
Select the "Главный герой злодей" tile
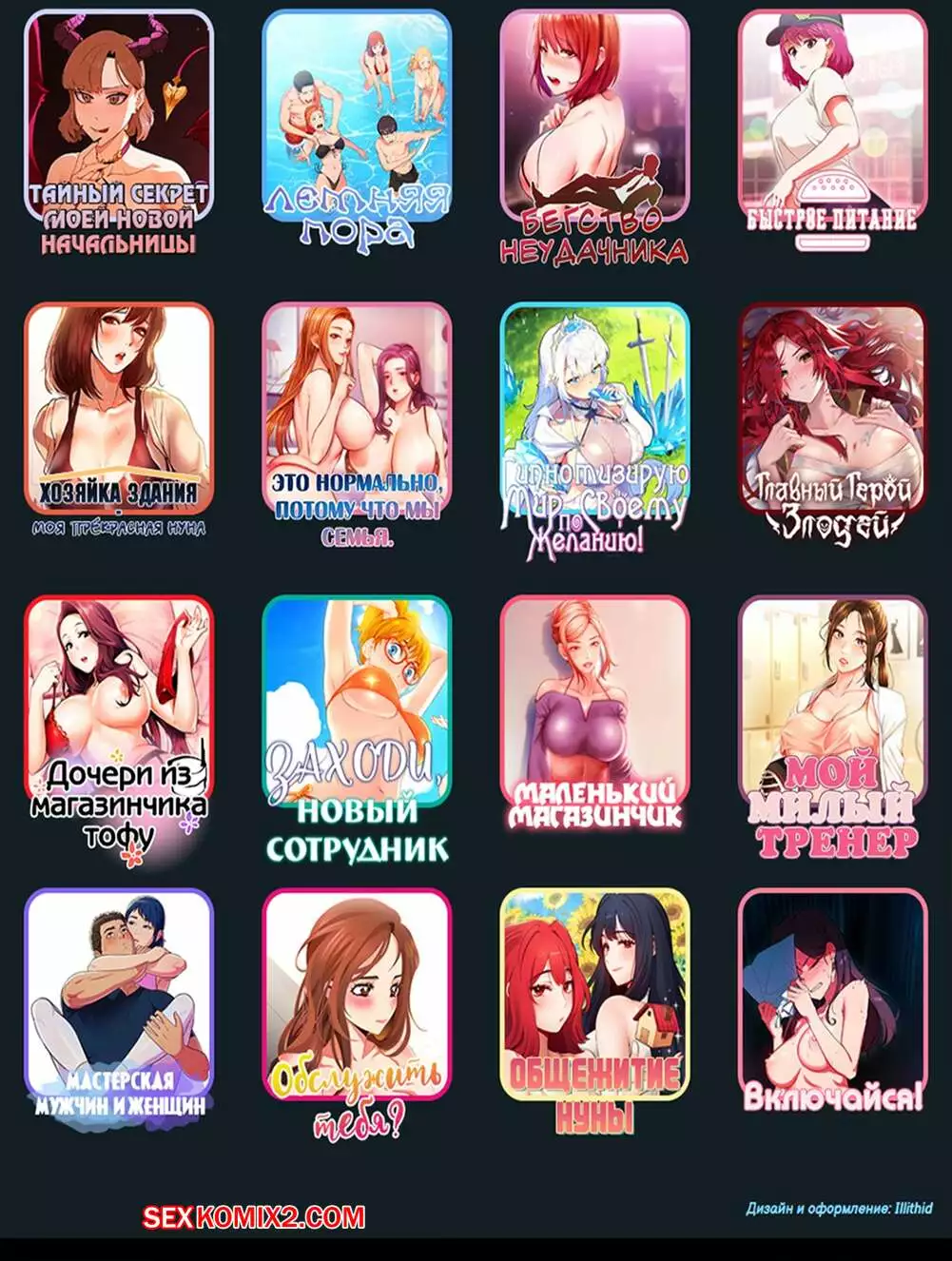pos(832,409)
